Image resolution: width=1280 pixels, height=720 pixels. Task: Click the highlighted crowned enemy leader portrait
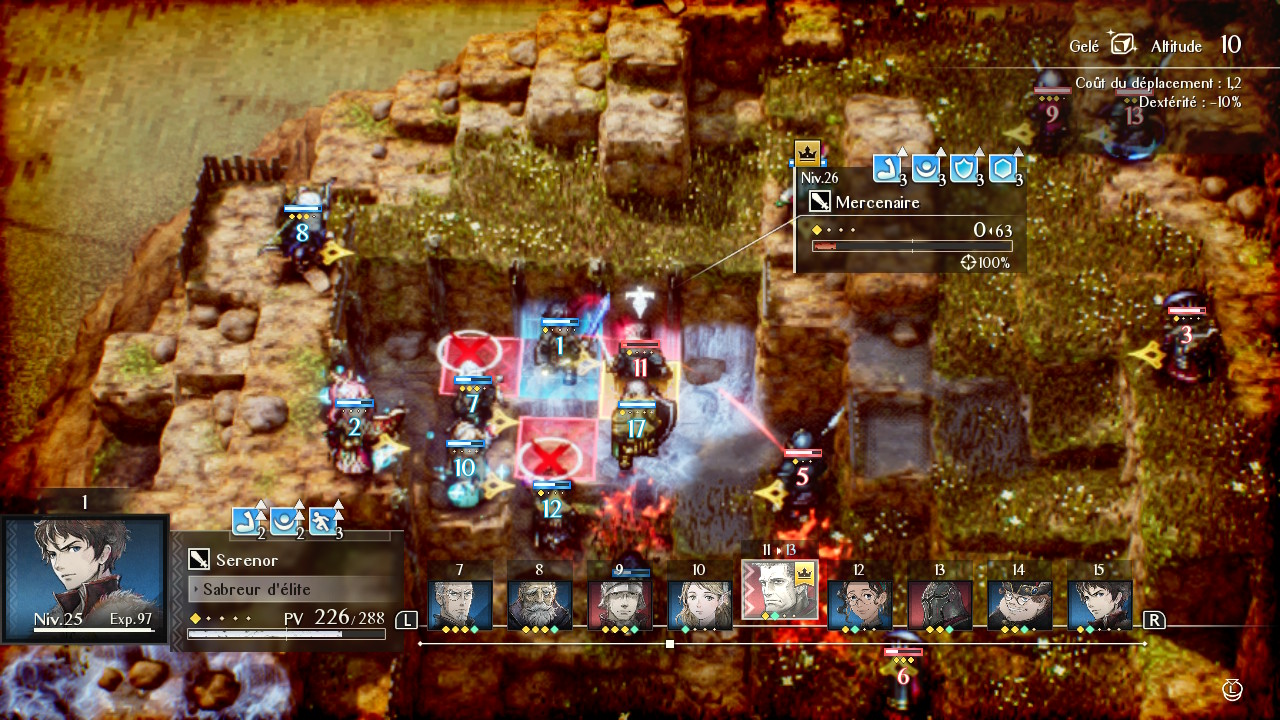click(x=779, y=590)
